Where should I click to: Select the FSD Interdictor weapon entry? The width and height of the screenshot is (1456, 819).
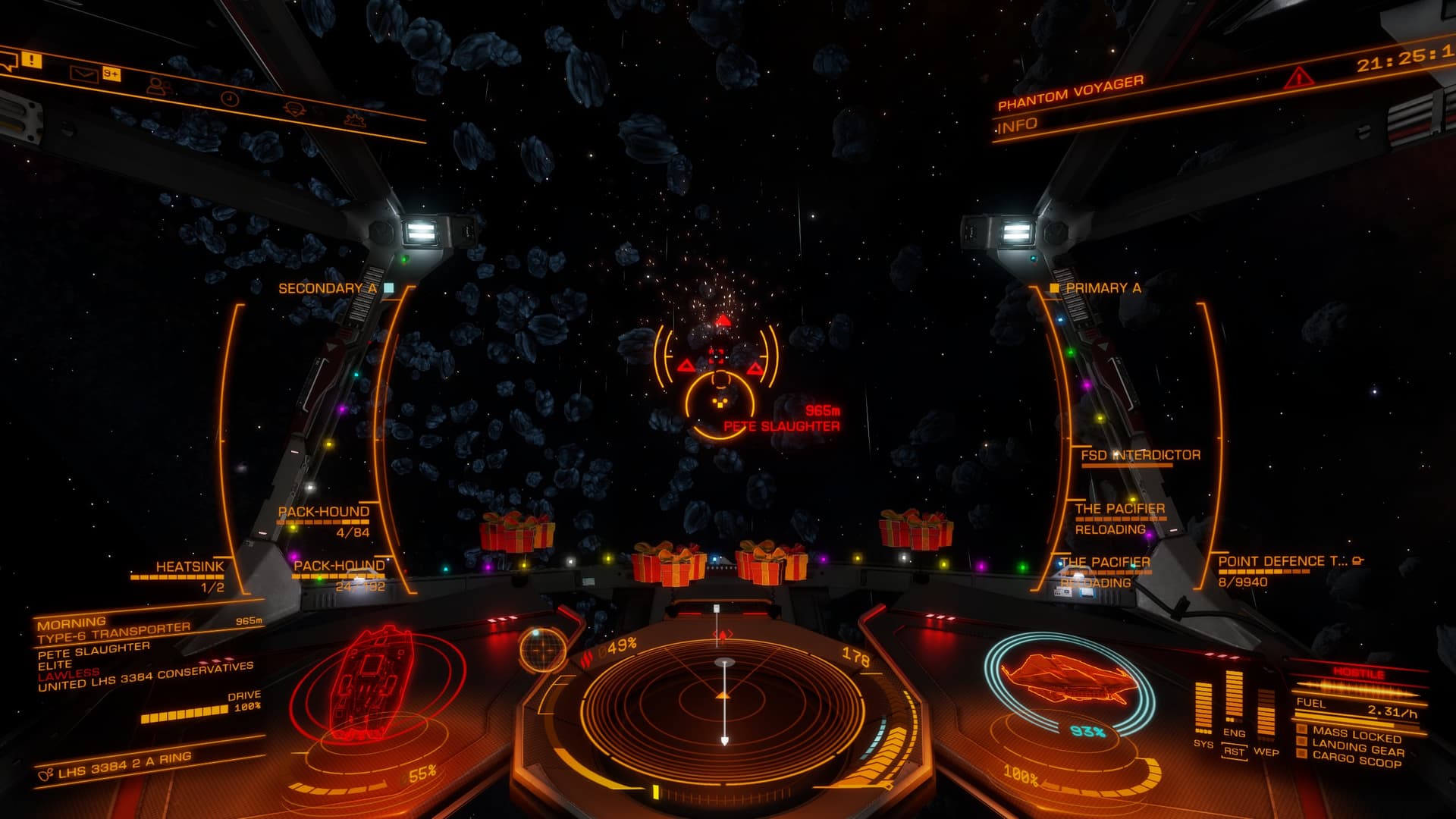coord(1140,455)
